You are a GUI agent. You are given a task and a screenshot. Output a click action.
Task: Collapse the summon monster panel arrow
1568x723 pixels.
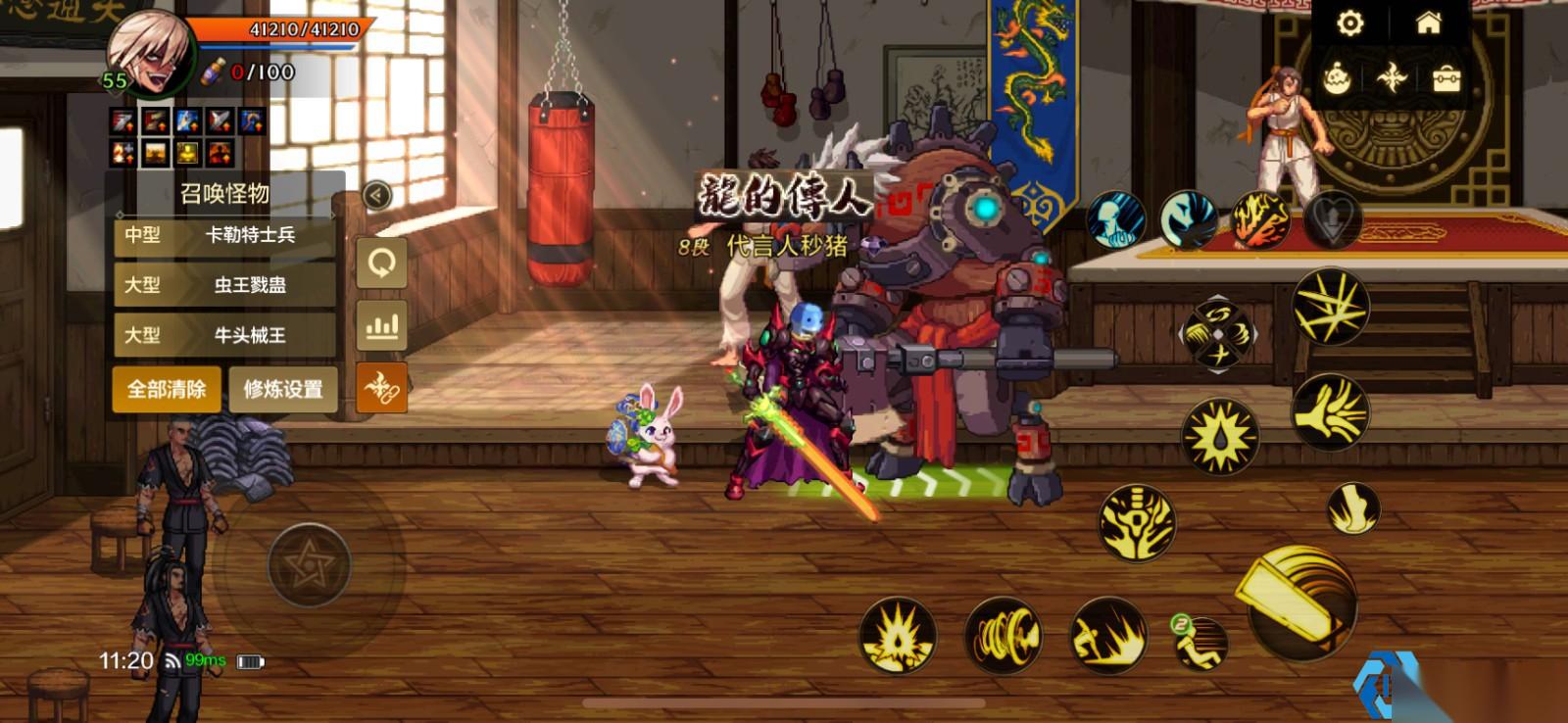point(376,195)
